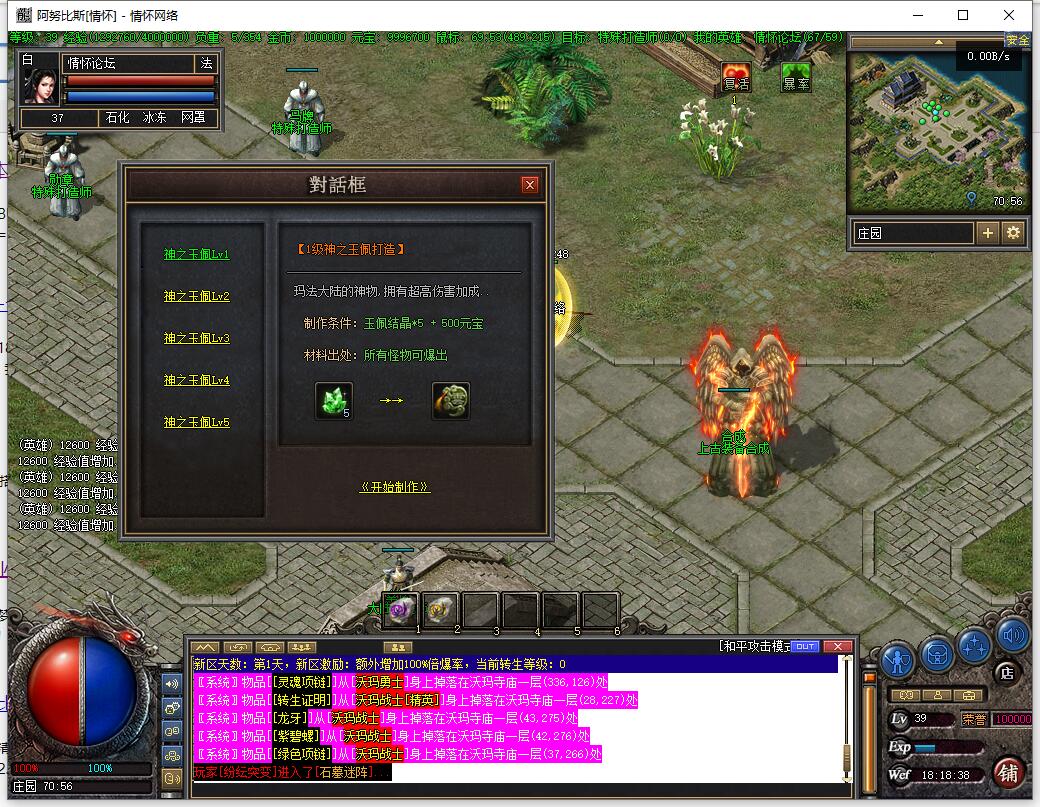This screenshot has height=807, width=1040.
Task: Open the red 铺 store button
Action: [x=1008, y=772]
